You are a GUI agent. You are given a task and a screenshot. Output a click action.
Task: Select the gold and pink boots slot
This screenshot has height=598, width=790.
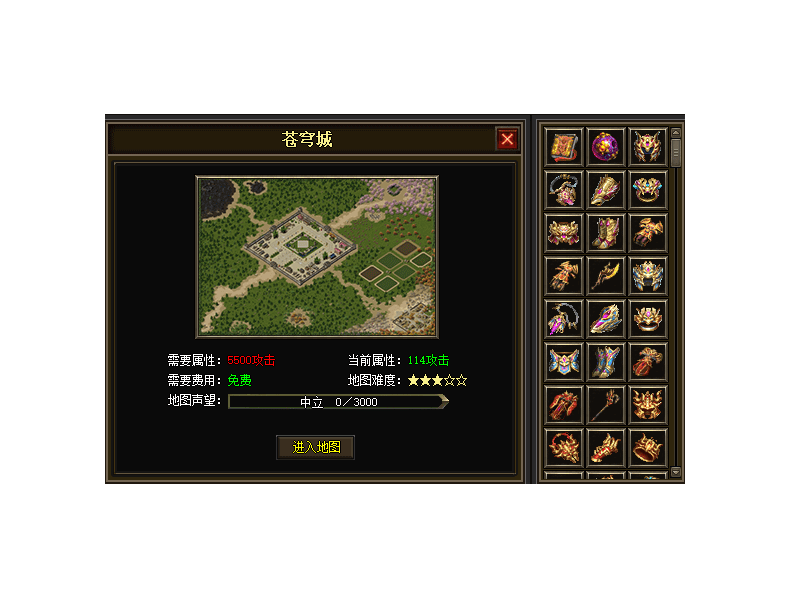[606, 233]
